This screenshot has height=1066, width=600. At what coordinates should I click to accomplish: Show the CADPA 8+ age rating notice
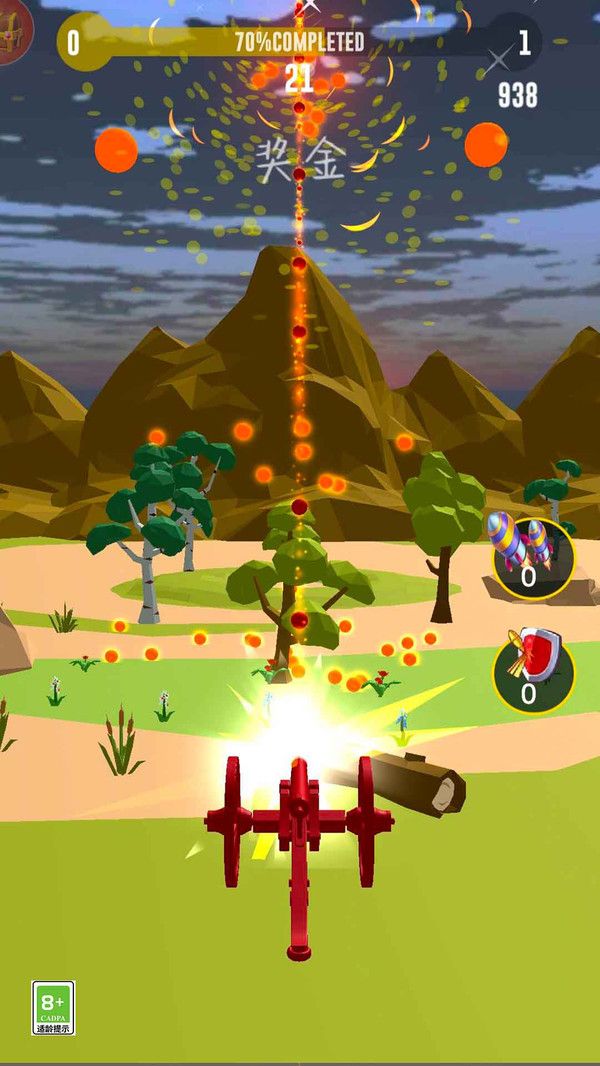pos(53,1007)
